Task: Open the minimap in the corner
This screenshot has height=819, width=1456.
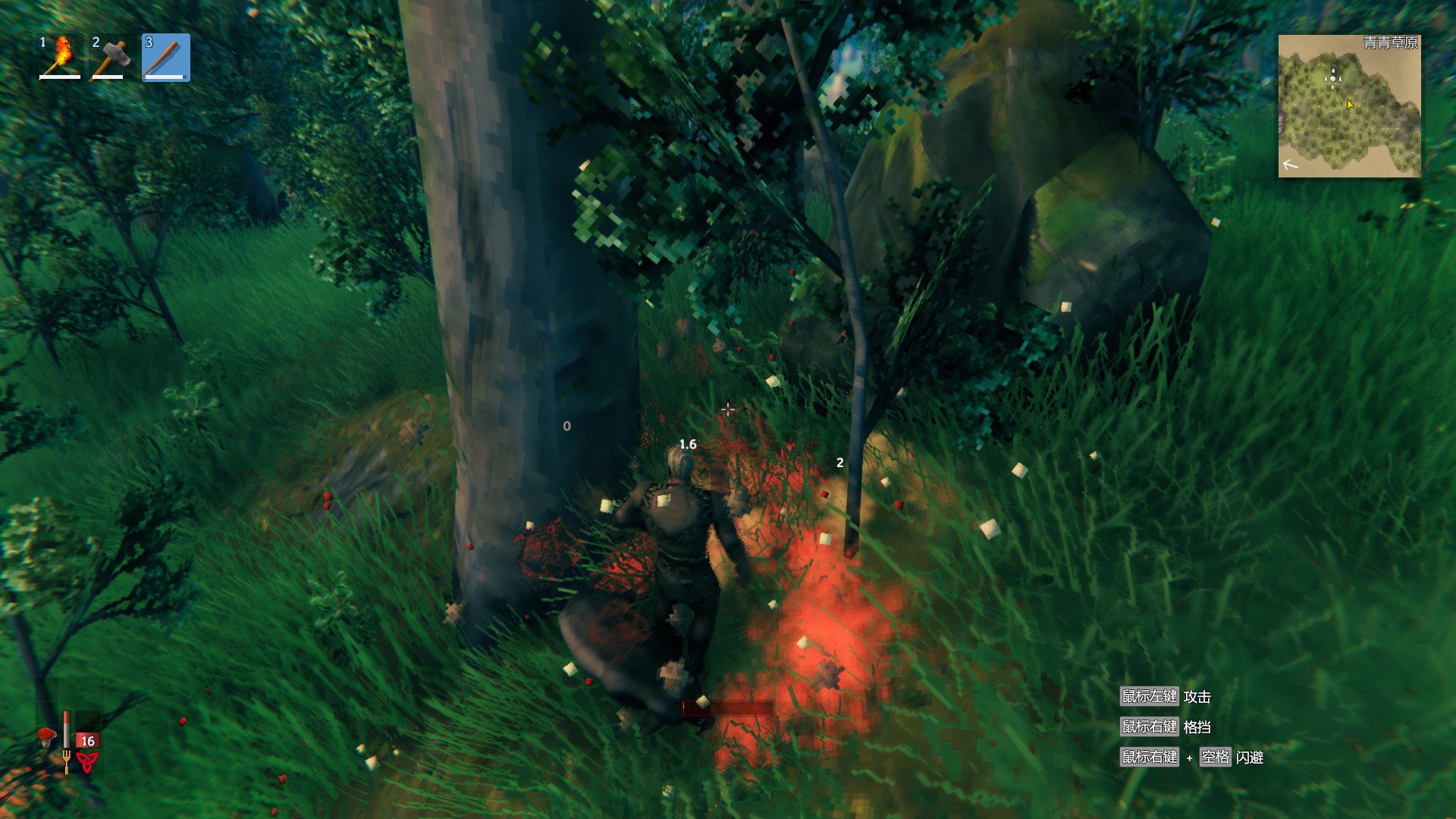Action: click(x=1349, y=106)
